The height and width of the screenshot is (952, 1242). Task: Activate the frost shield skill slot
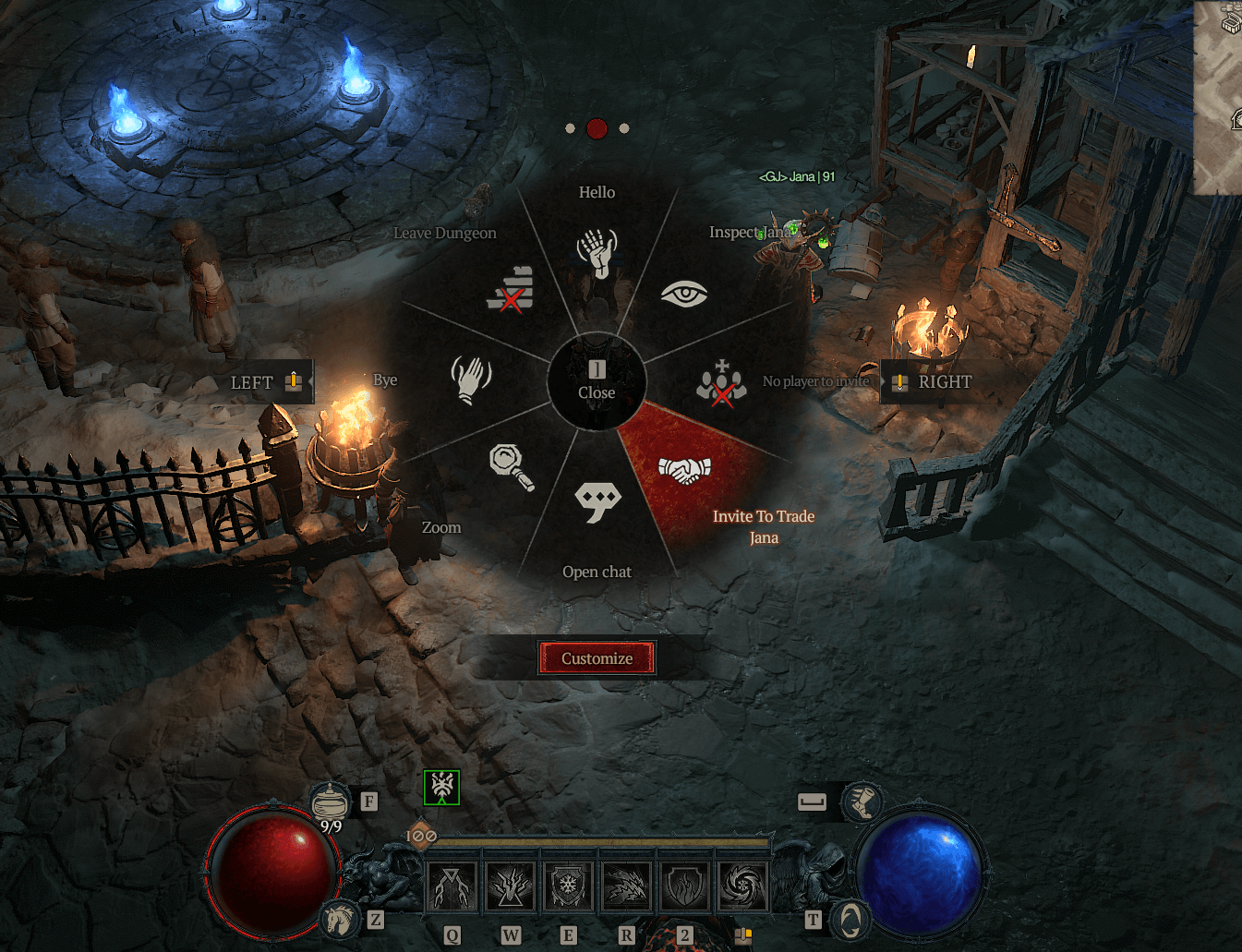click(x=568, y=886)
